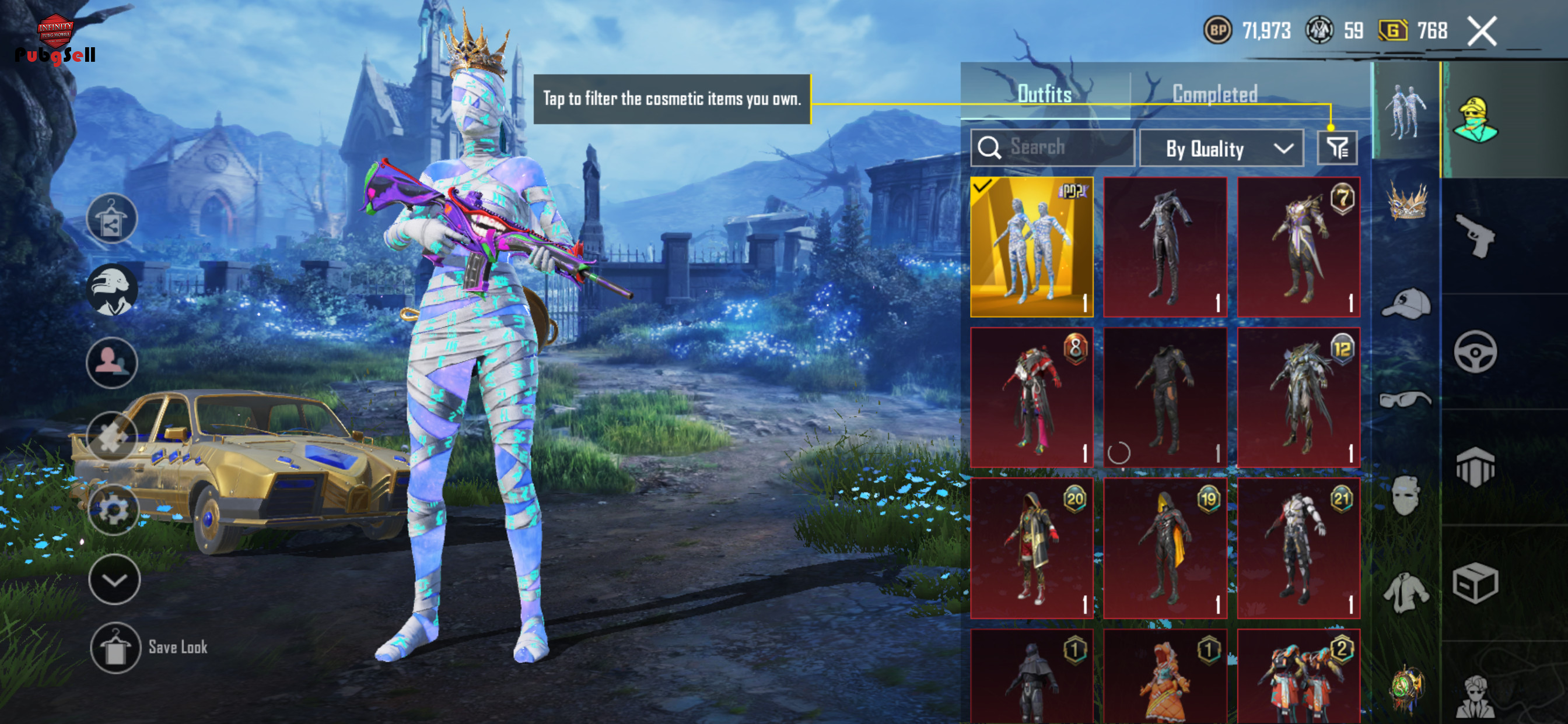Viewport: 1568px width, 724px height.
Task: Click the share outfit hanger icon
Action: tap(111, 219)
